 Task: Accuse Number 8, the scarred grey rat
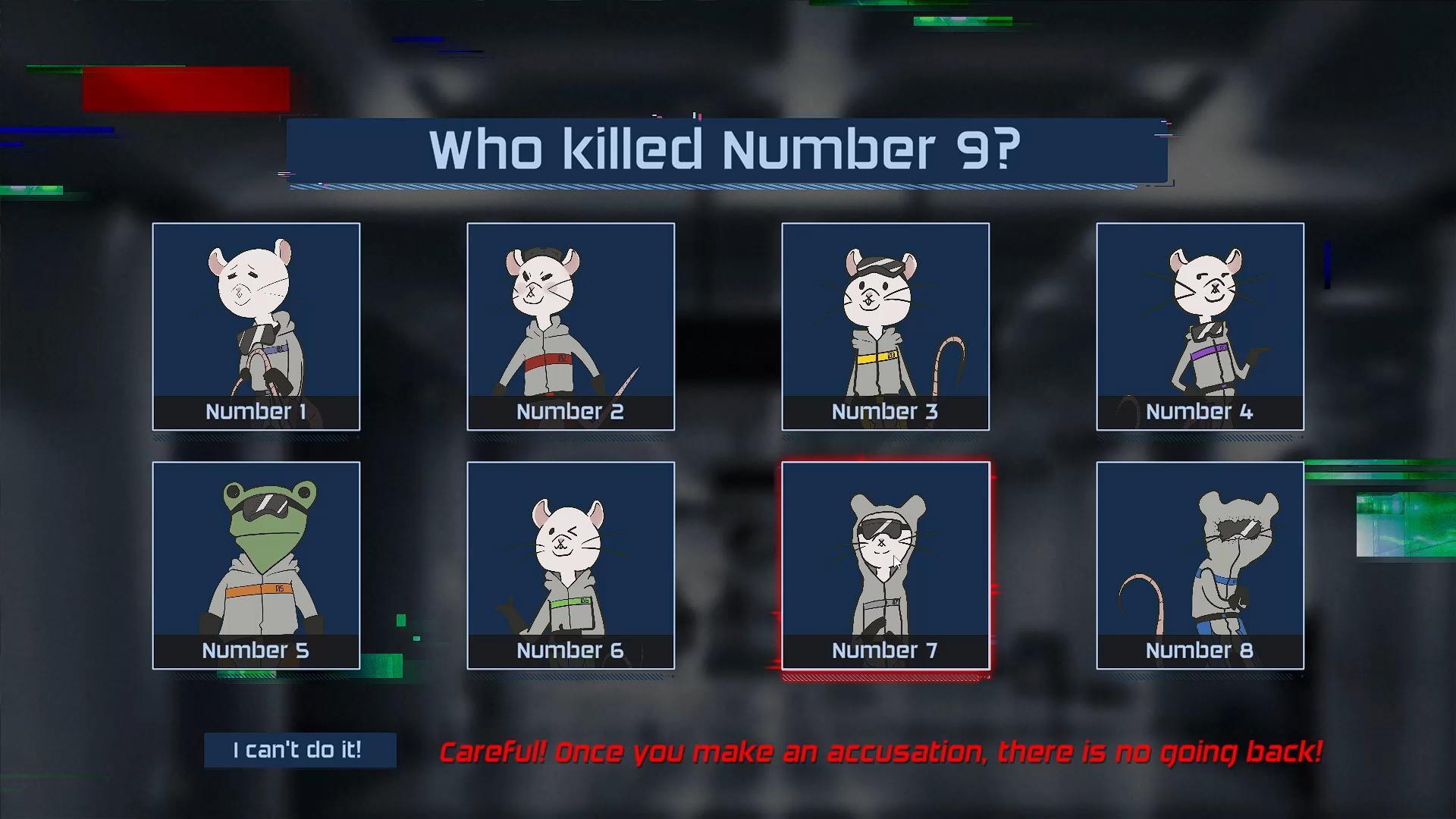click(1200, 557)
